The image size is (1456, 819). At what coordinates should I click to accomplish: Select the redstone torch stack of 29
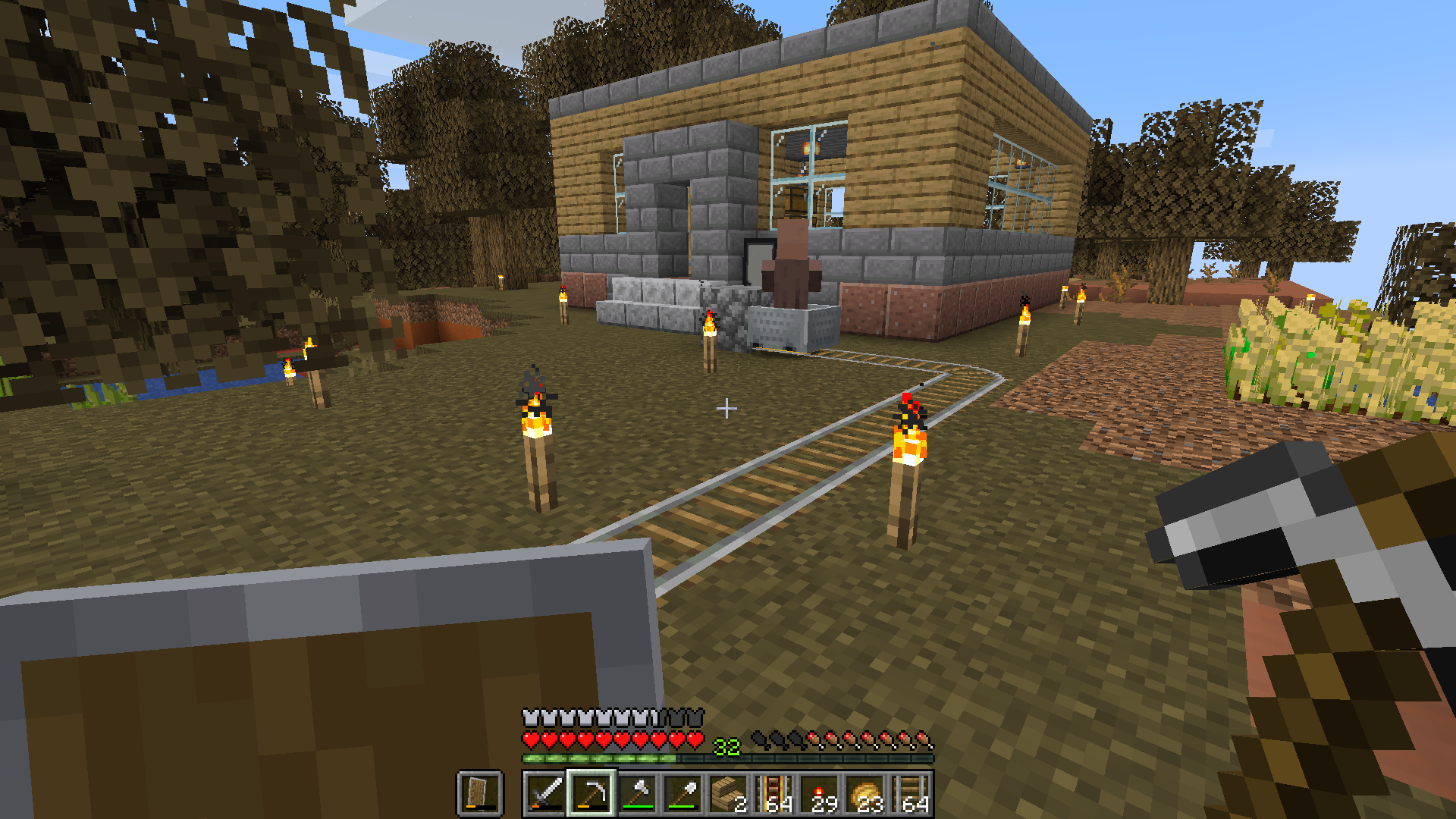(x=820, y=794)
